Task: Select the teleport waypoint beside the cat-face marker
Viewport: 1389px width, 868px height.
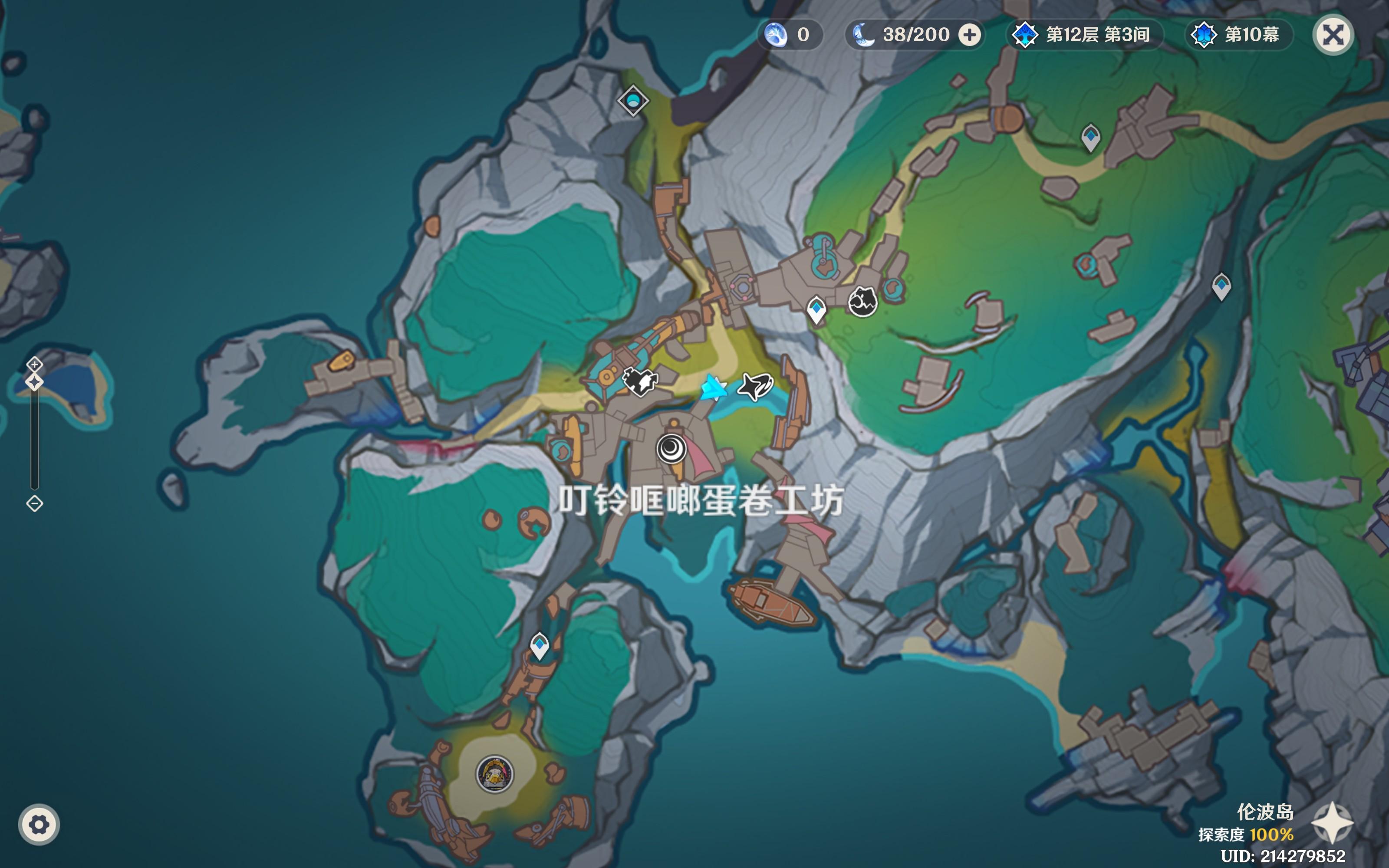Action: 816,310
